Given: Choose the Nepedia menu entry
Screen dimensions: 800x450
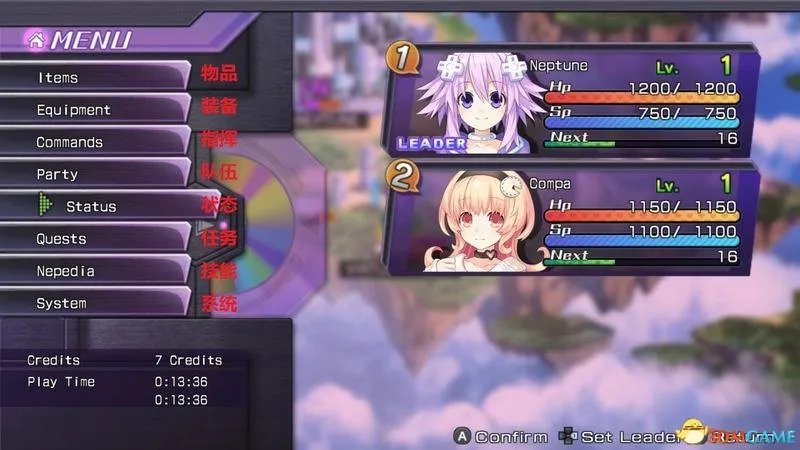Looking at the screenshot, I should pos(95,271).
